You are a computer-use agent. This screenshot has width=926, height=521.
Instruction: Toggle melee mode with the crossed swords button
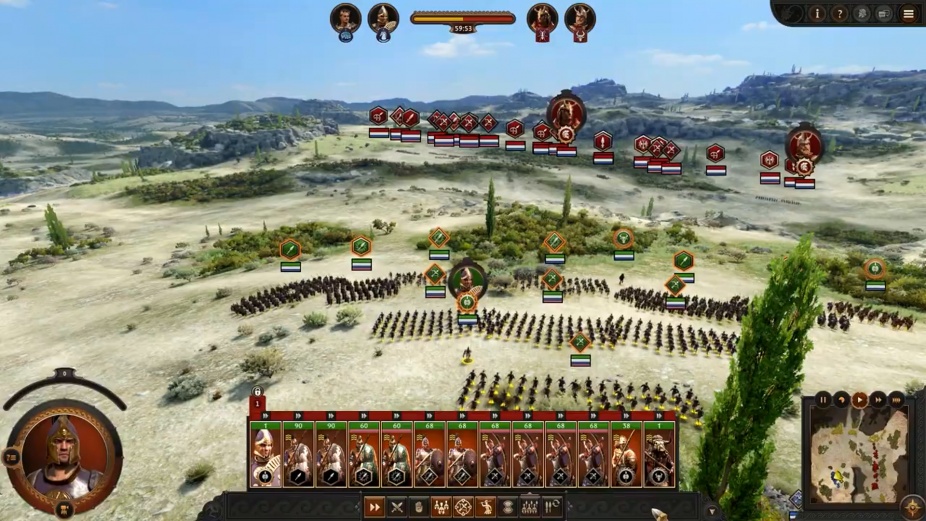pos(396,507)
